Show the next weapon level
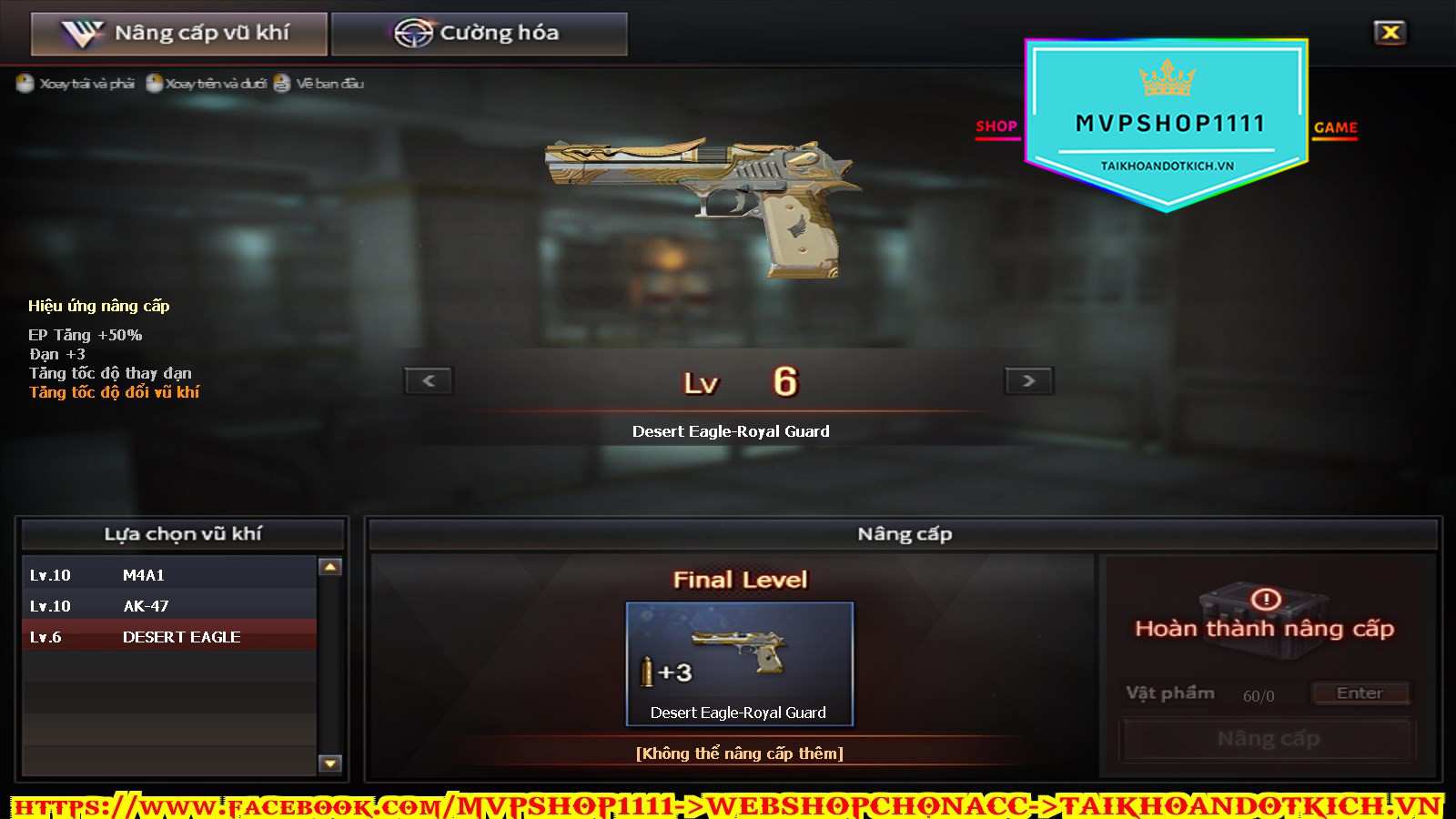This screenshot has width=1456, height=819. pyautogui.click(x=1028, y=380)
